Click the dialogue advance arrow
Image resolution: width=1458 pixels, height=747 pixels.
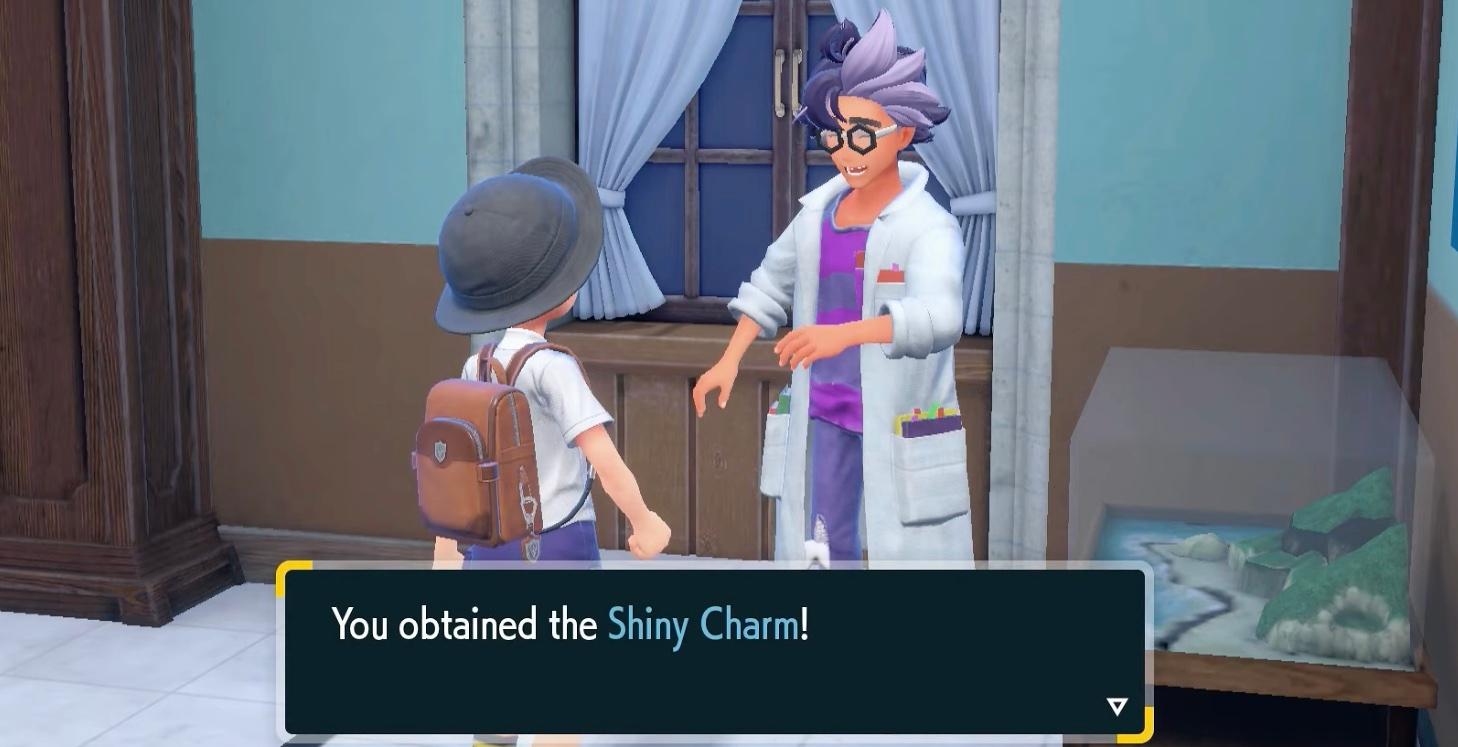[1115, 705]
